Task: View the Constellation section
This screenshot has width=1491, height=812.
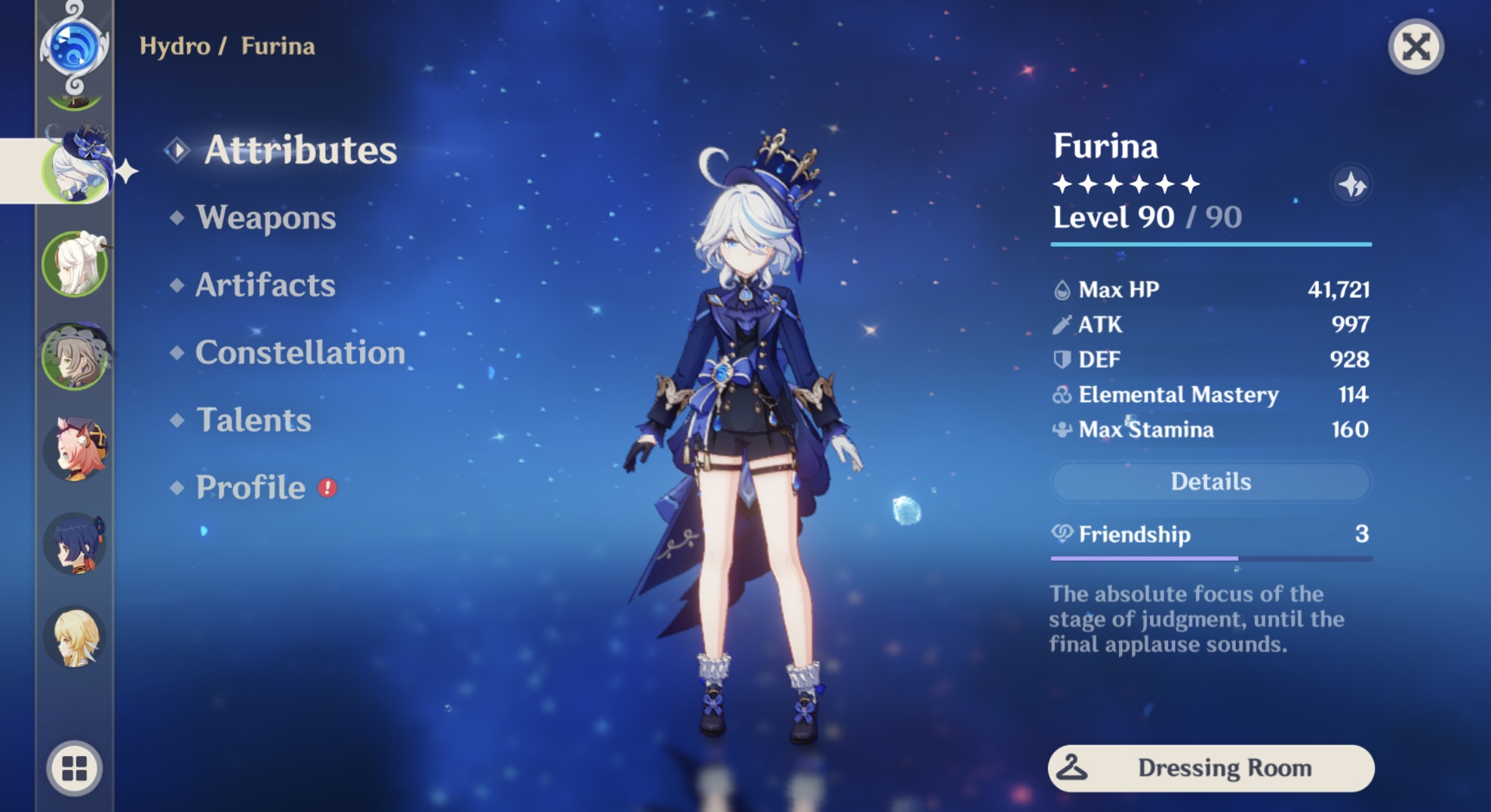Action: [x=300, y=352]
